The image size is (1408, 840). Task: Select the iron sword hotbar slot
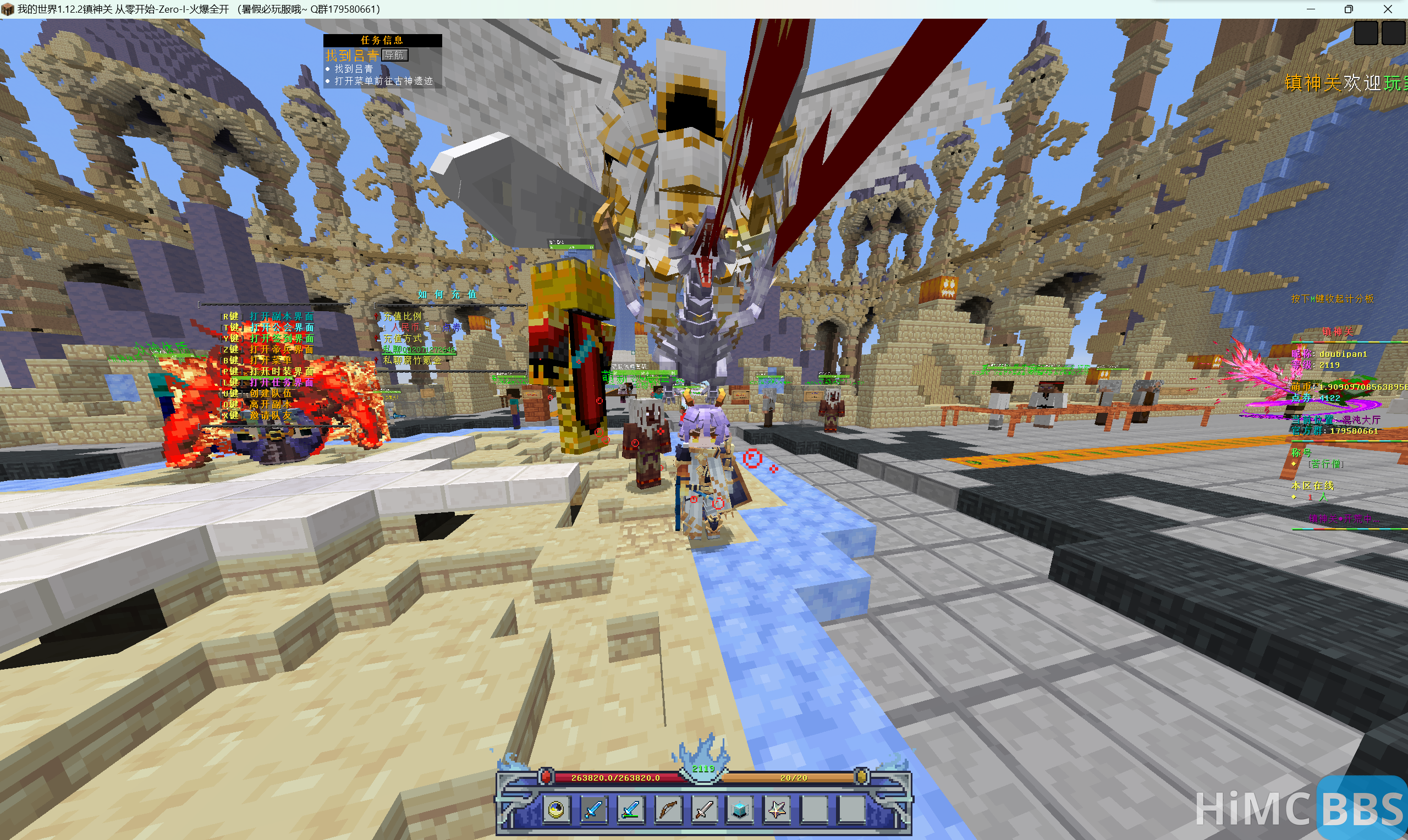tap(703, 809)
